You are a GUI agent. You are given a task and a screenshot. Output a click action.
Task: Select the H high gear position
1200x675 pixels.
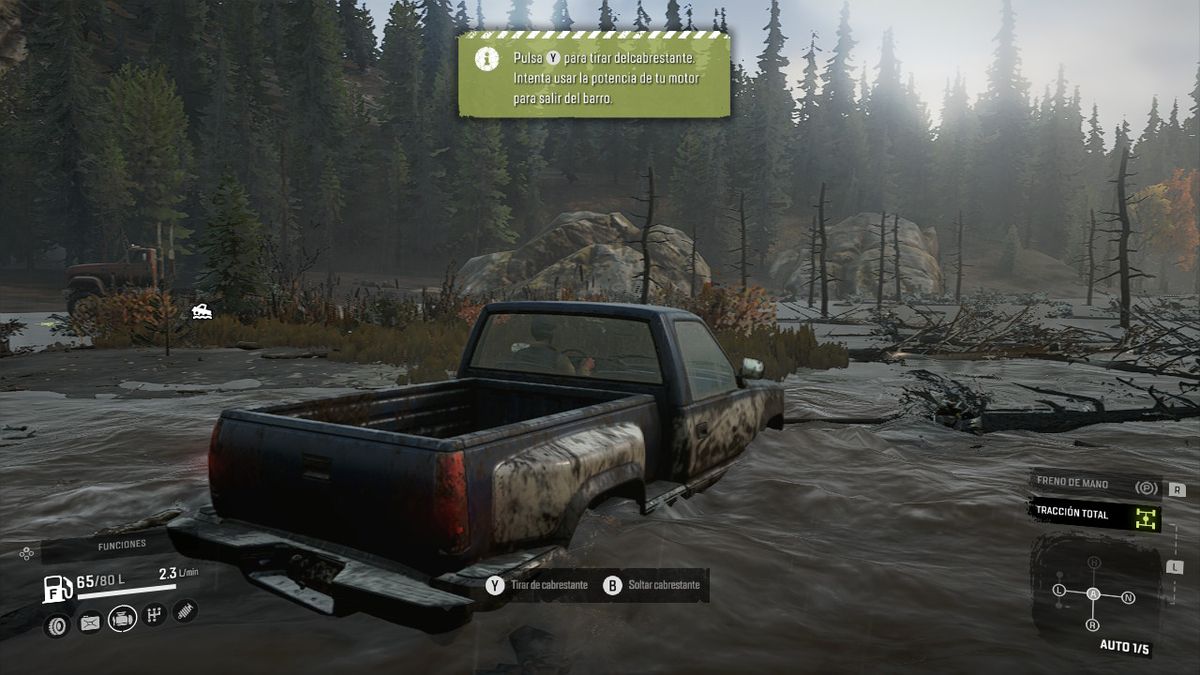click(x=1093, y=562)
